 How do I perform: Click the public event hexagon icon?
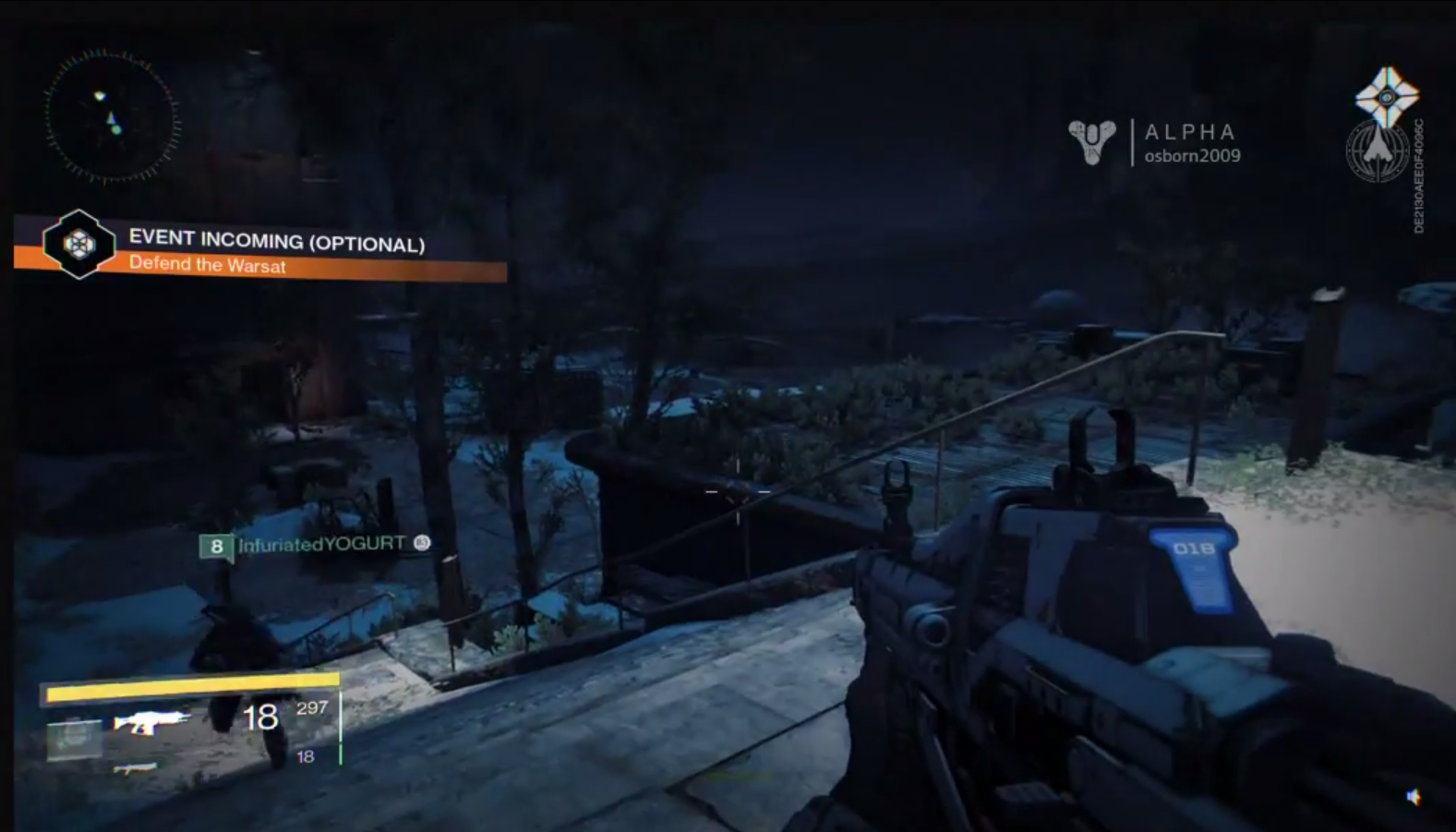click(78, 244)
